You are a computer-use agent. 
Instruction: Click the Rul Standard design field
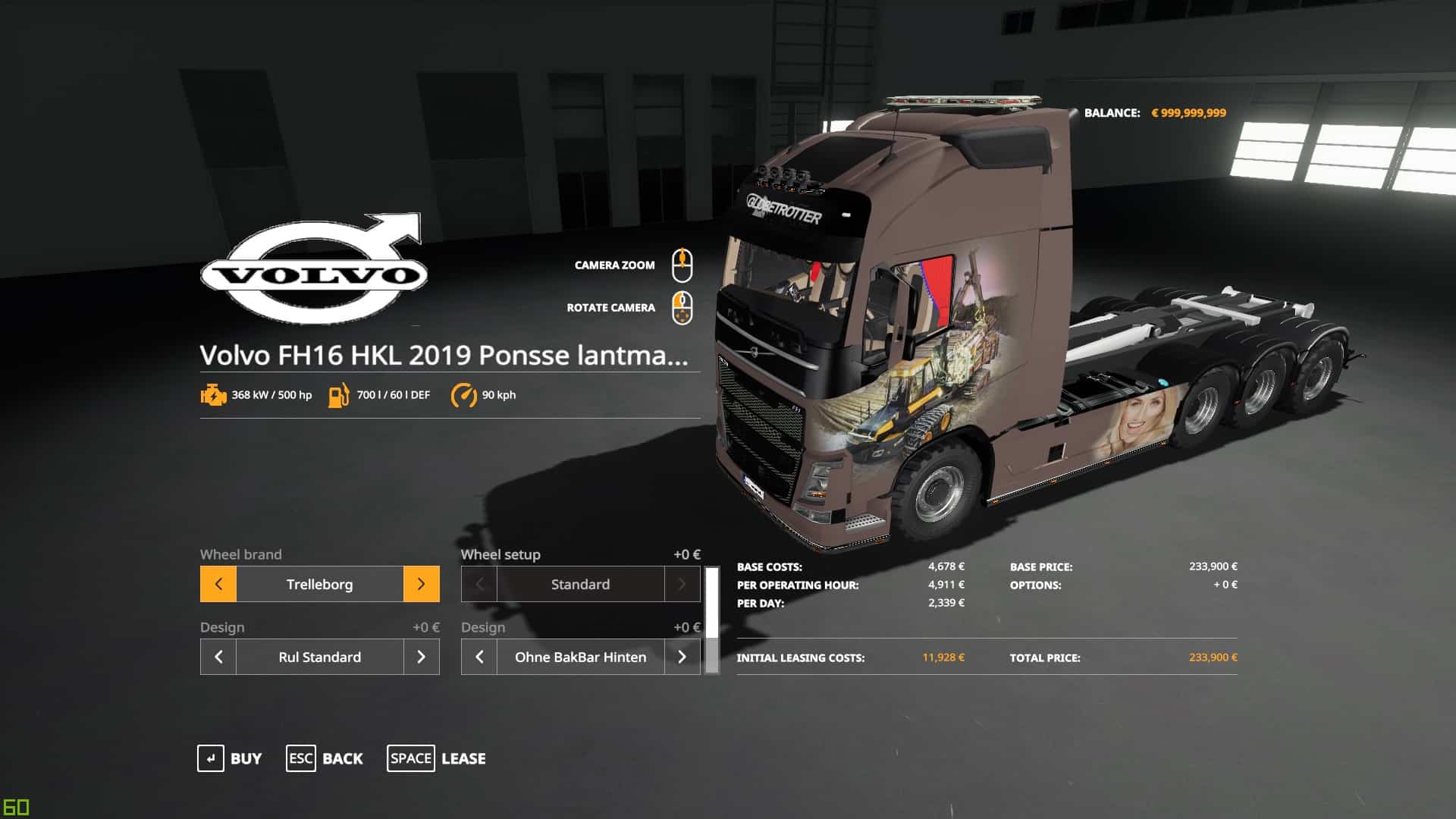(x=319, y=657)
